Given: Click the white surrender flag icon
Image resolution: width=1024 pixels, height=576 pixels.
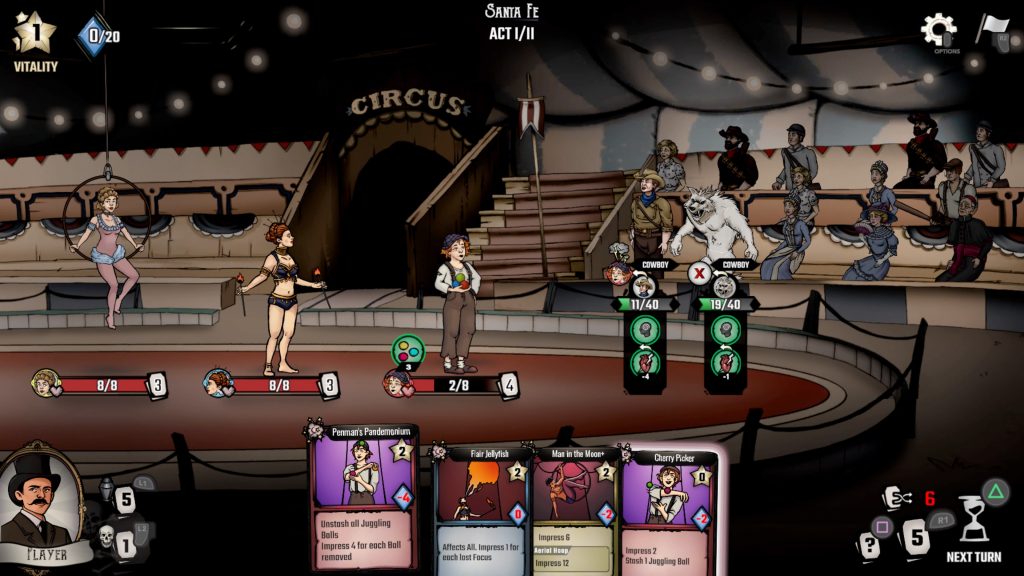Looking at the screenshot, I should tap(992, 29).
